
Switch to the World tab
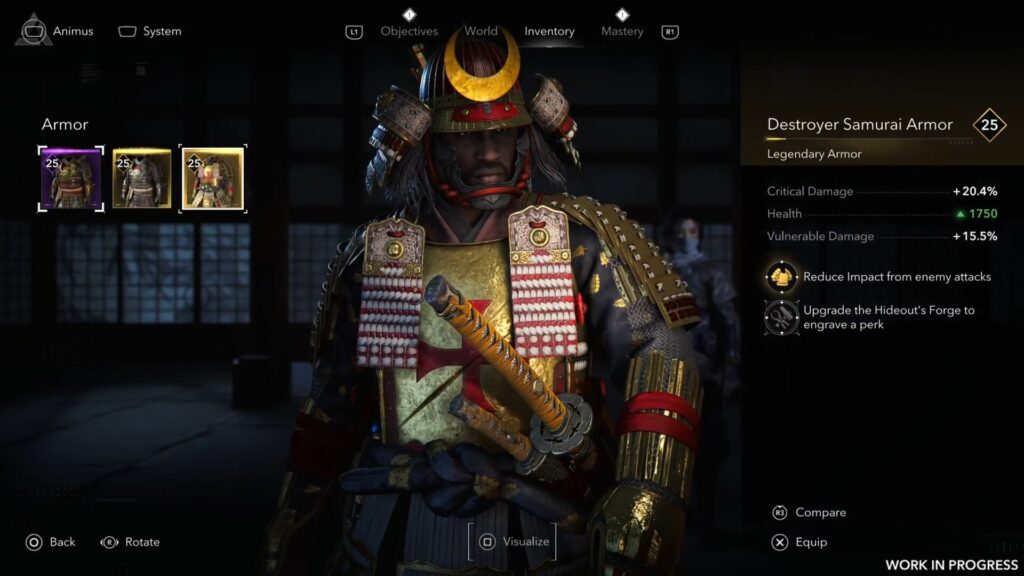[481, 31]
